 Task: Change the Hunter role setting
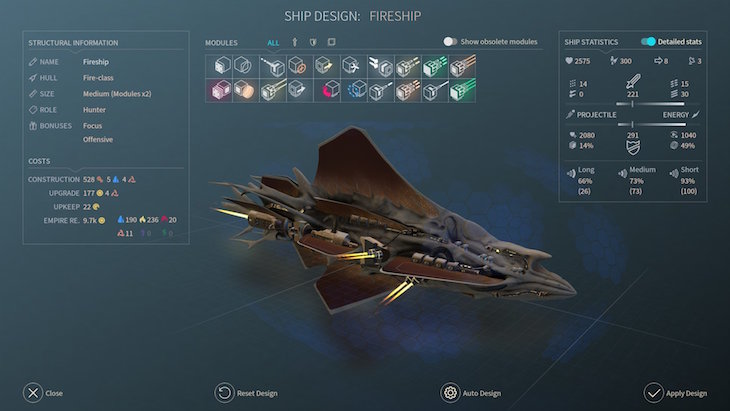click(95, 110)
